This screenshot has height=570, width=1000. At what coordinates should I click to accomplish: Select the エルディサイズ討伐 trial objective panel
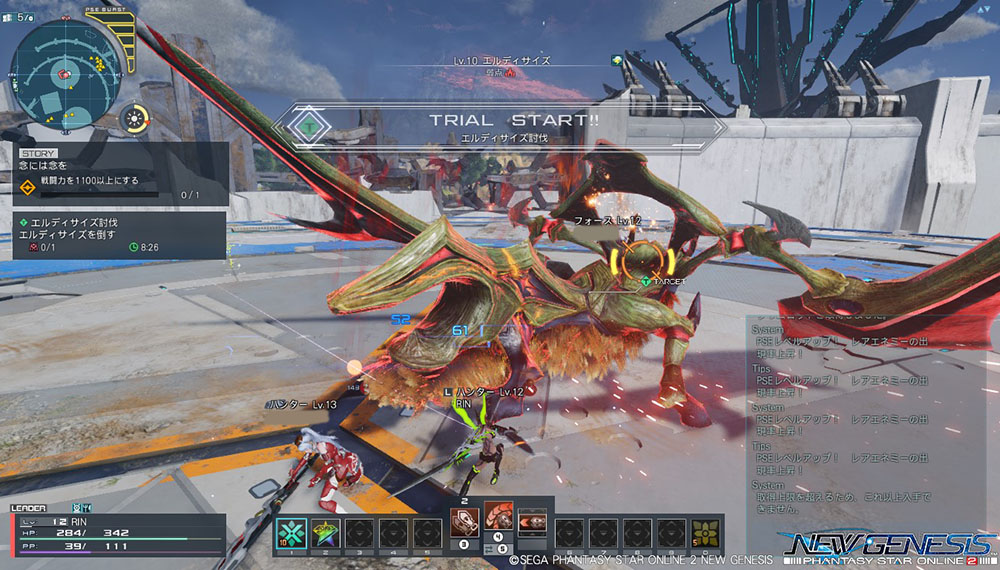[120, 234]
